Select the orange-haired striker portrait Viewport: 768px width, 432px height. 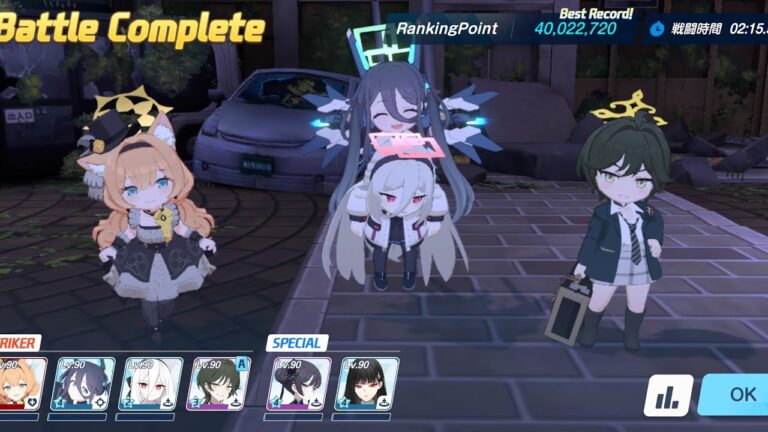[x=18, y=384]
